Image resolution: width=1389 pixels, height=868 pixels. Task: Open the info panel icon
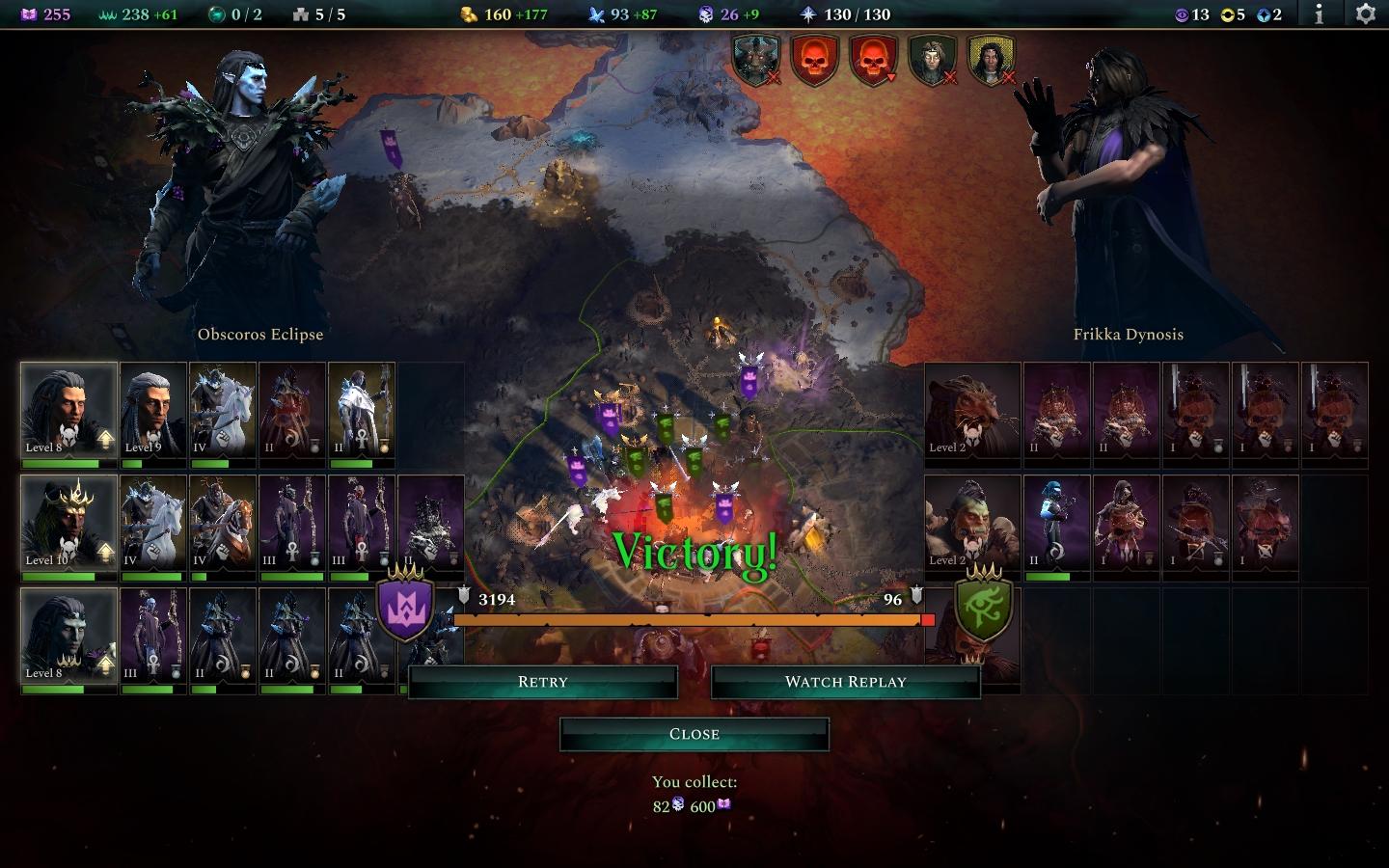click(x=1319, y=14)
